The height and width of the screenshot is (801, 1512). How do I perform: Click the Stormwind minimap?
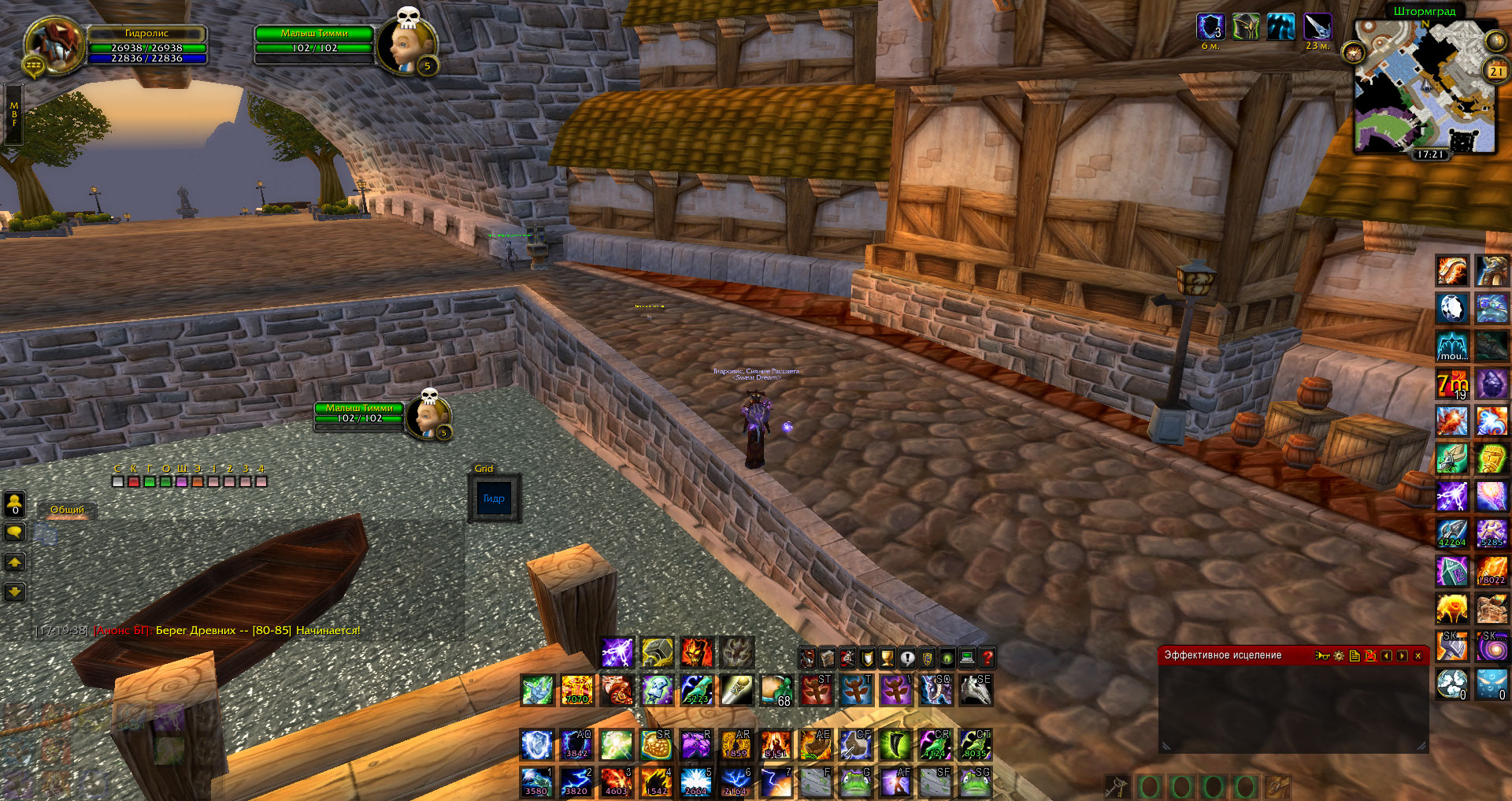click(1424, 87)
